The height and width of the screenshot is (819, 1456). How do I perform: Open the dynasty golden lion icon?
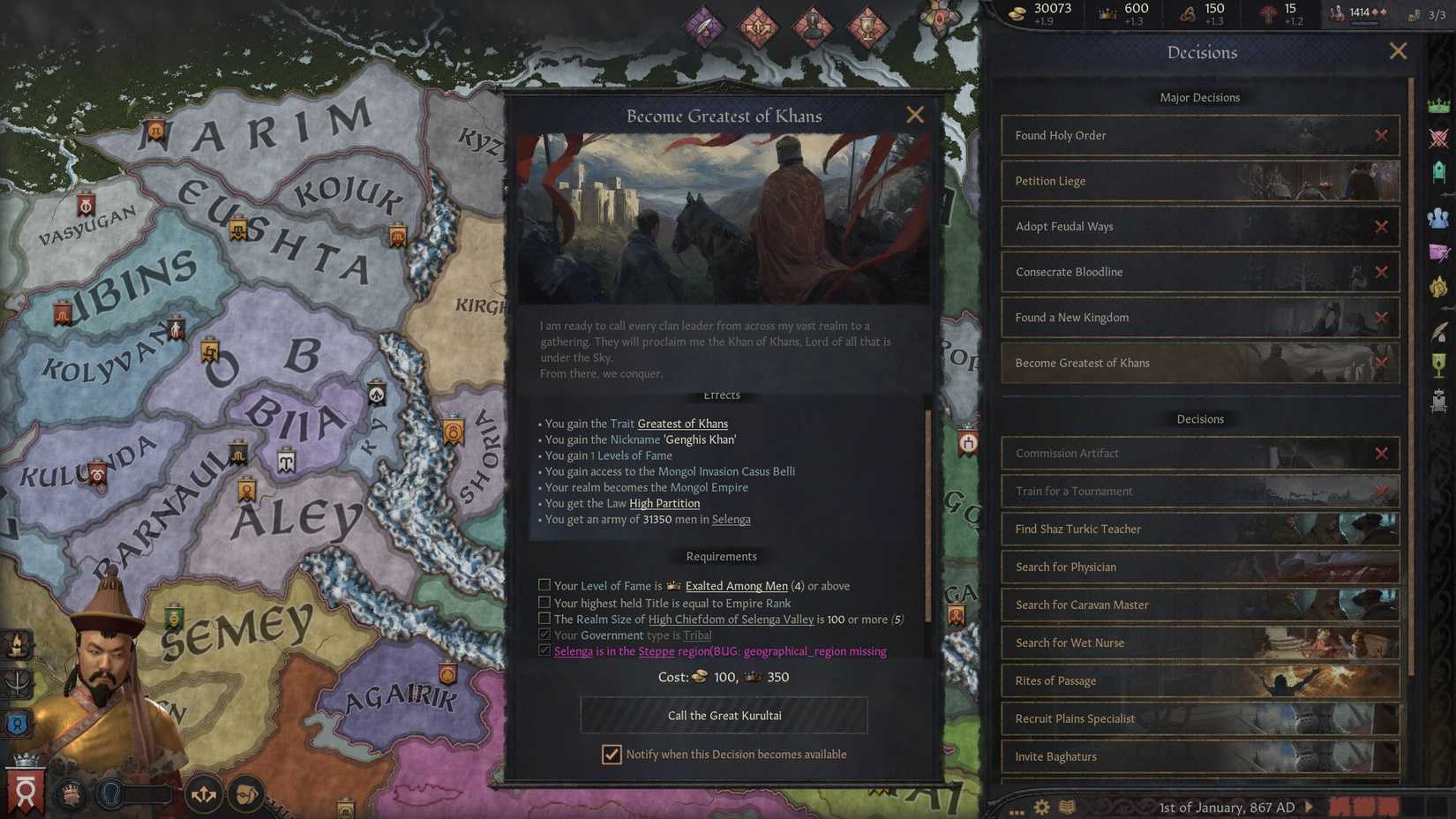point(1439,286)
